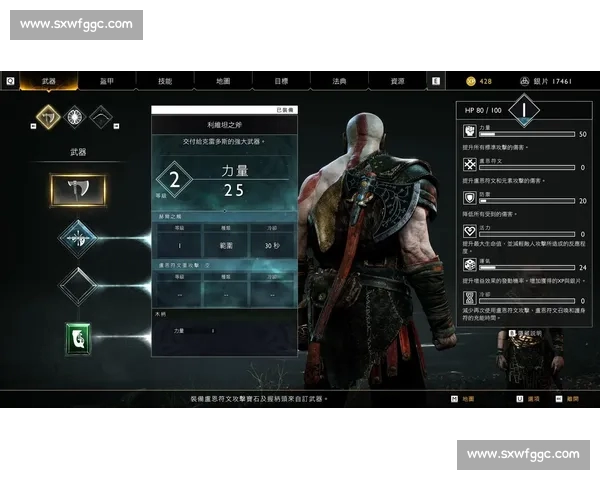Select the 運氣 (Luck) dice stat icon

(469, 265)
